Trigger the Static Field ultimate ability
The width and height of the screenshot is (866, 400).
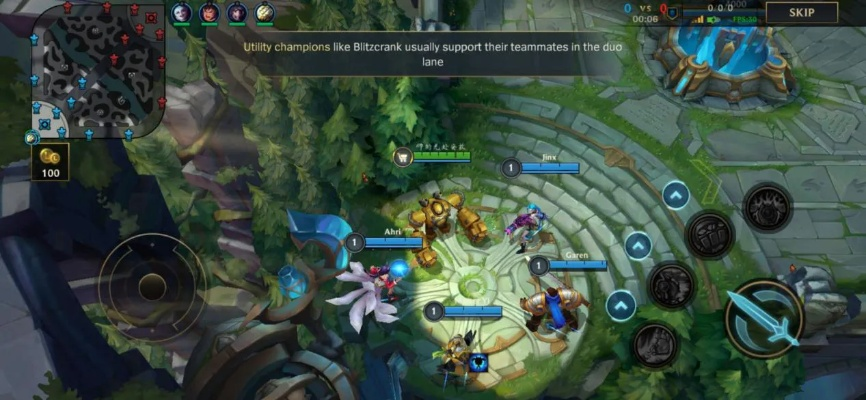pos(767,207)
